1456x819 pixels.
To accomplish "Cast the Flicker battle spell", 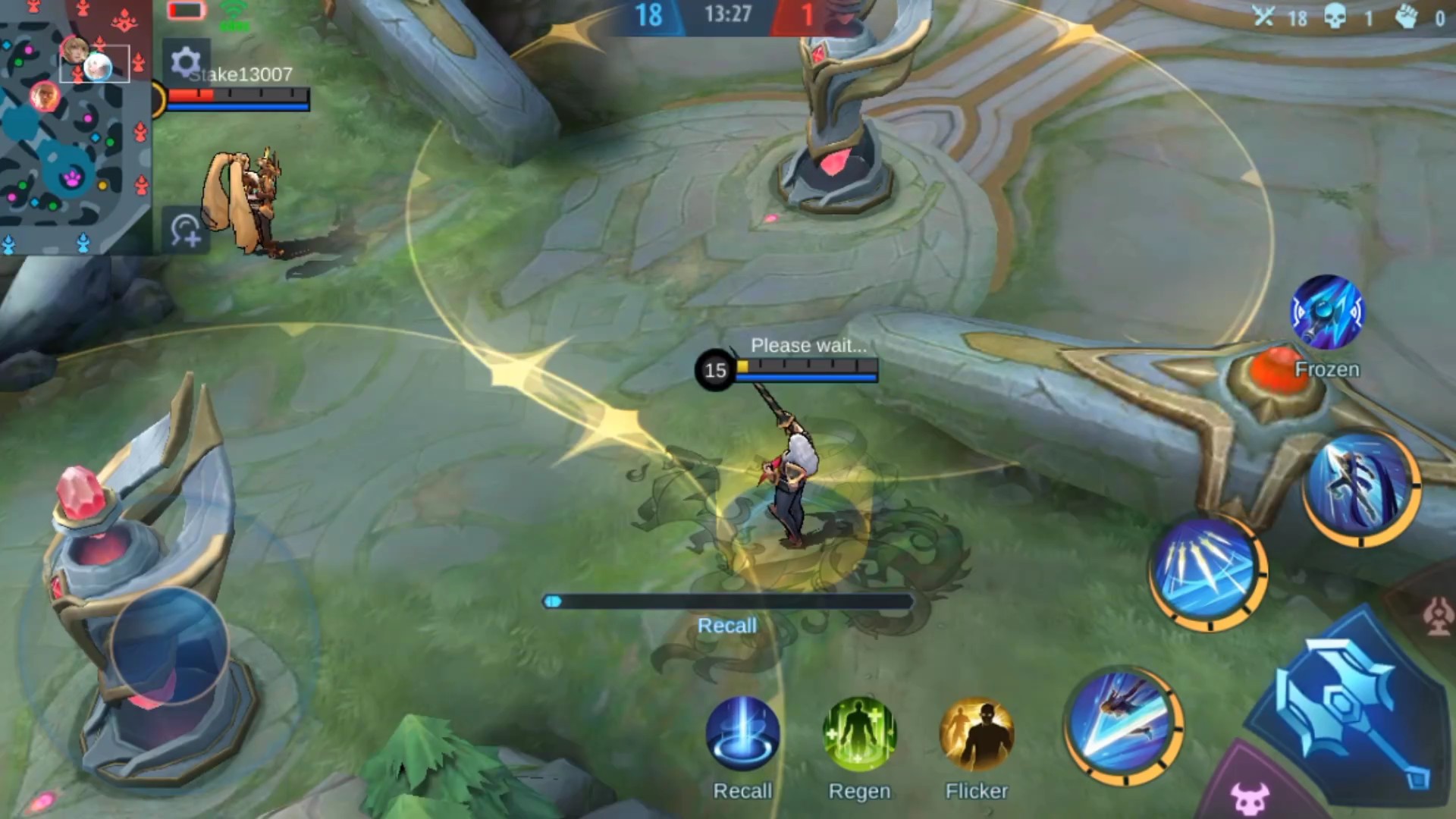I will [977, 734].
